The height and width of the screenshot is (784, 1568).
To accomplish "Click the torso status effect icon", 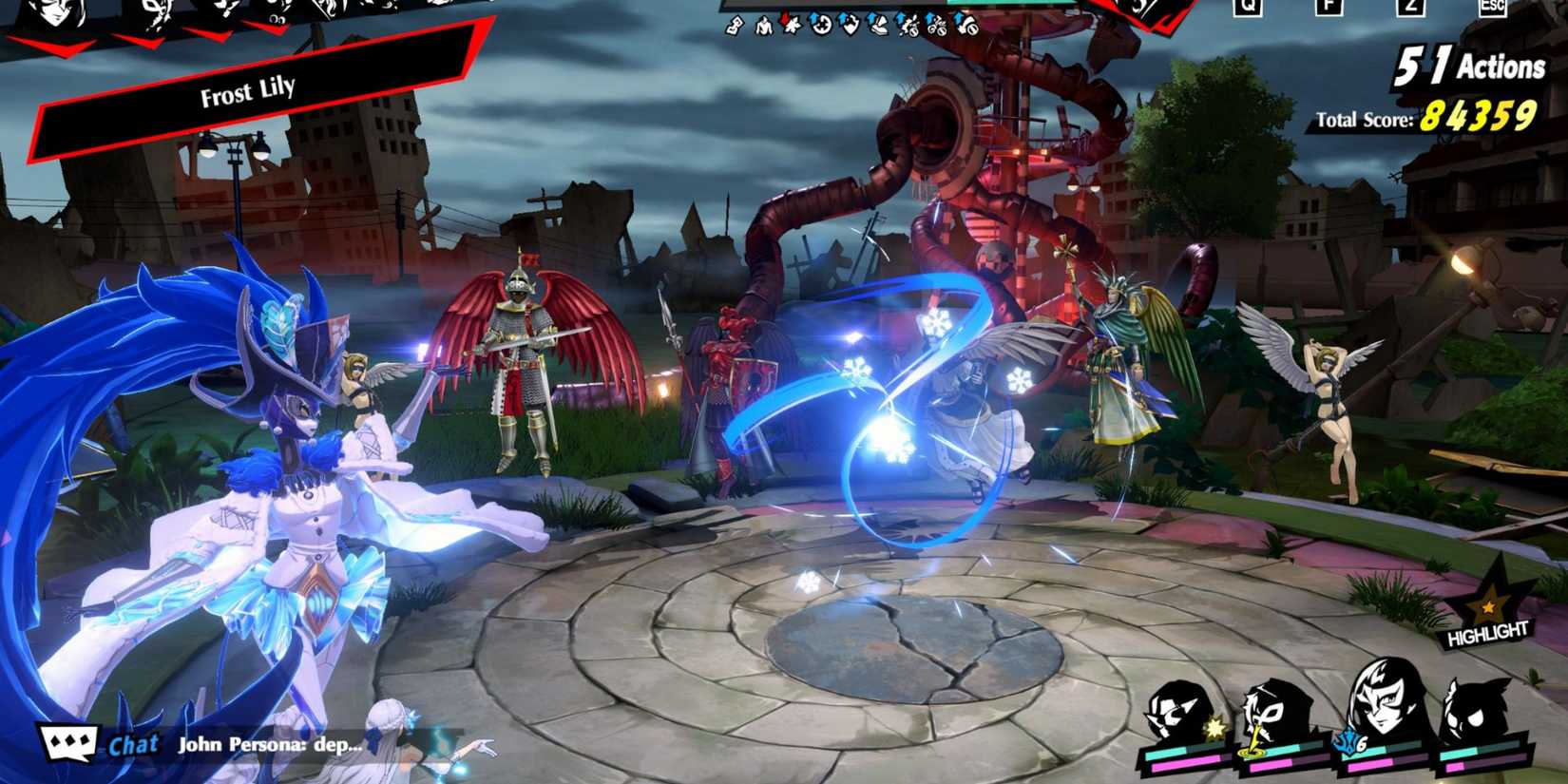I will pos(764,26).
